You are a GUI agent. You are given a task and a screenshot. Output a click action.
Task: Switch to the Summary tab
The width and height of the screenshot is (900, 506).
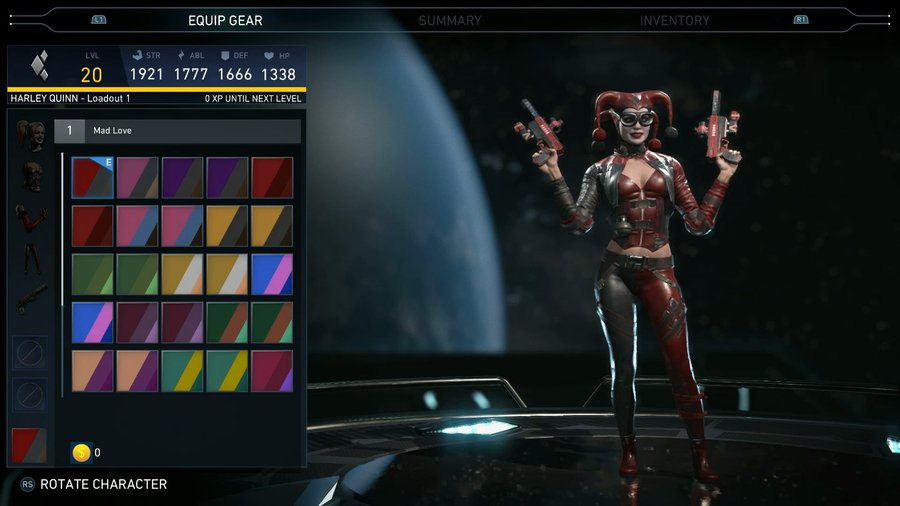449,20
